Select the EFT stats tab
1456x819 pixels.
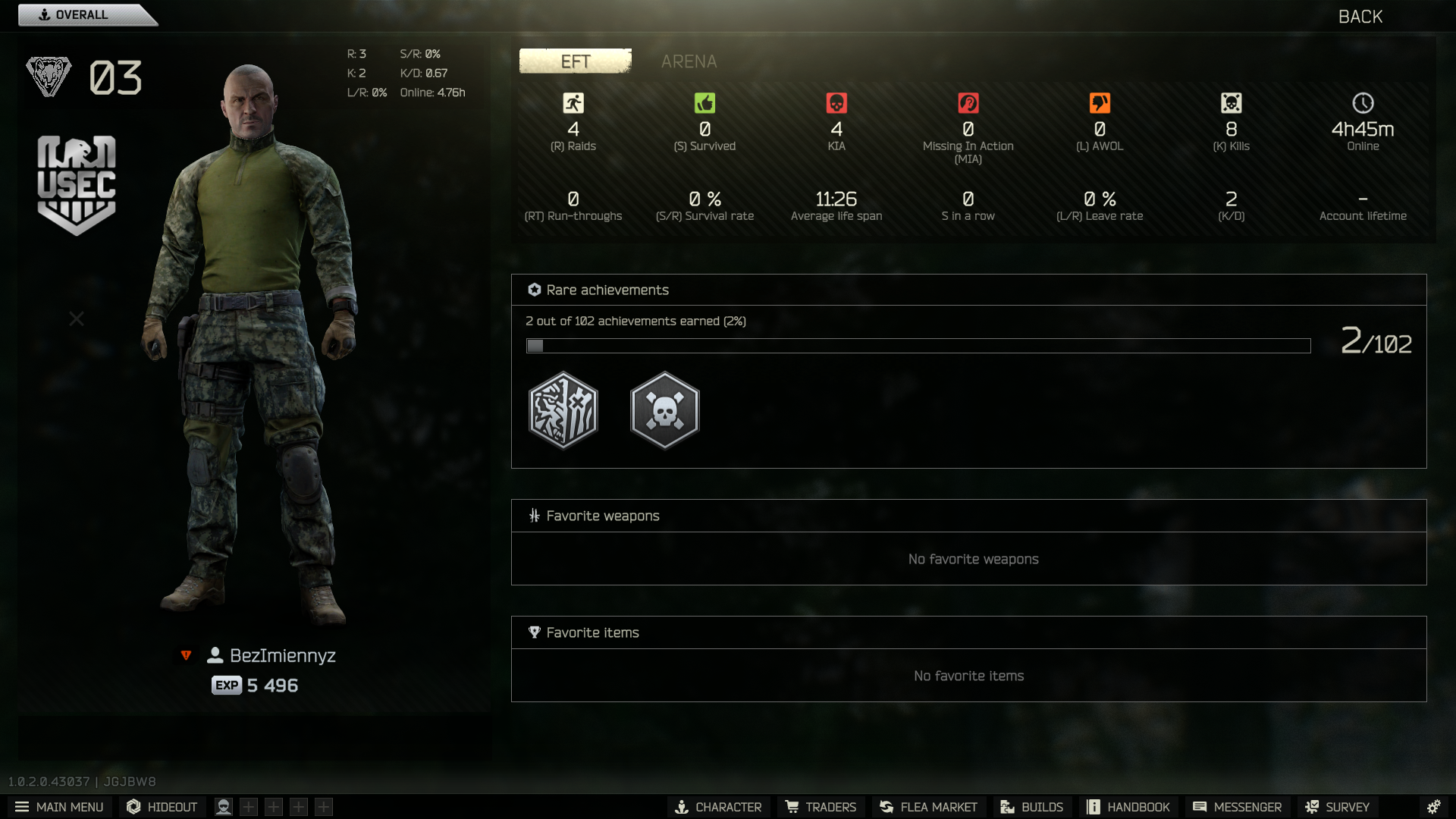click(575, 61)
